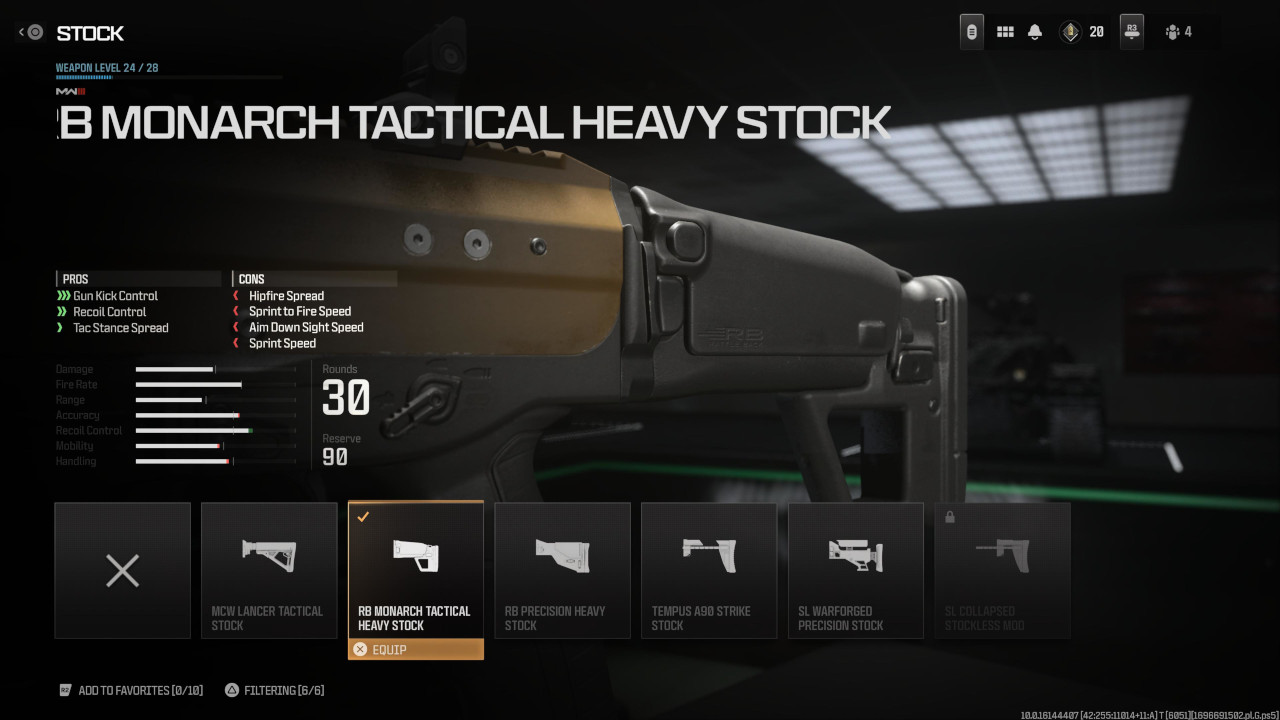This screenshot has width=1280, height=720.
Task: Click the locked SL Collapsed Stockless Mod
Action: pyautogui.click(x=1002, y=570)
